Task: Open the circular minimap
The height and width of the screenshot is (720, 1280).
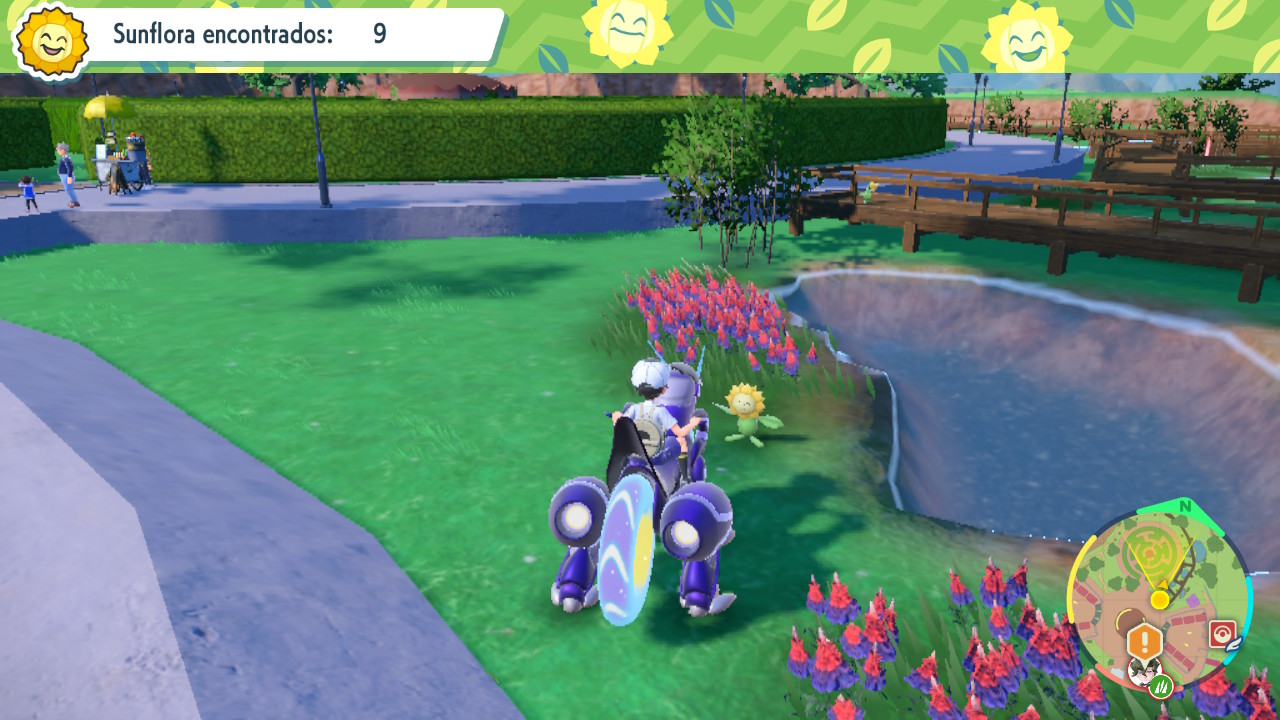Action: (x=1159, y=598)
